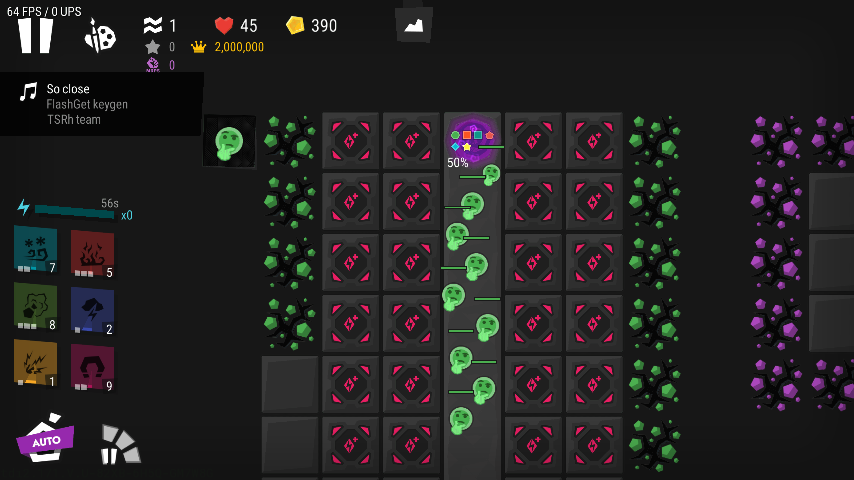Use the green smoke cloud ability
The width and height of the screenshot is (854, 480).
point(35,307)
